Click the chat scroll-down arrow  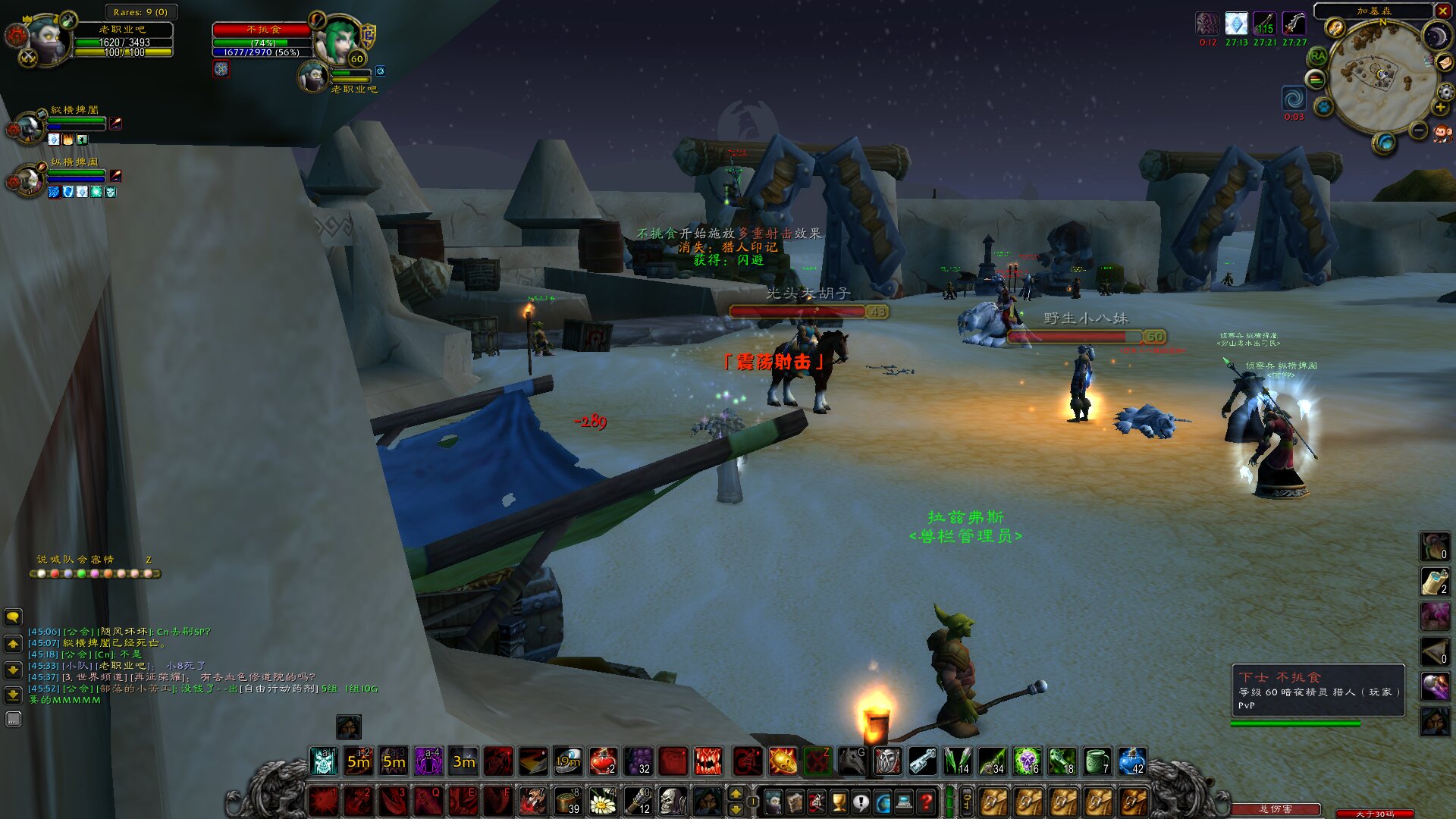point(13,669)
